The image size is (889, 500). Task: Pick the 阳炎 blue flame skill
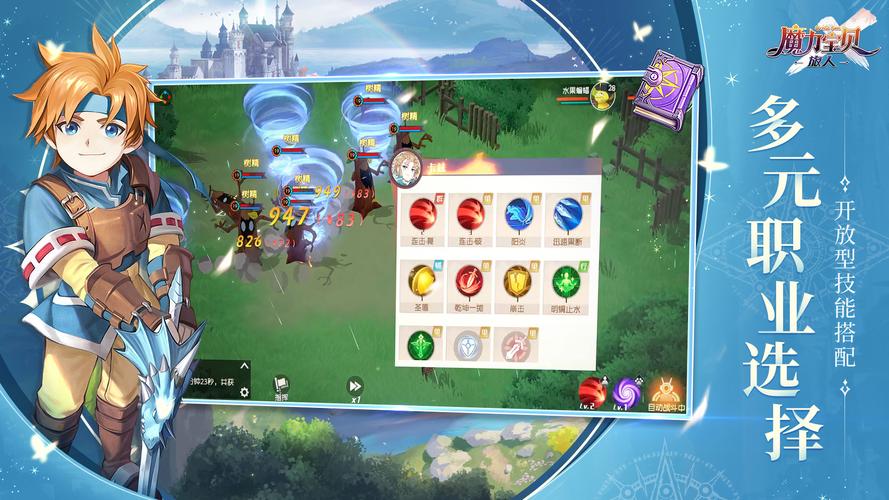point(518,212)
